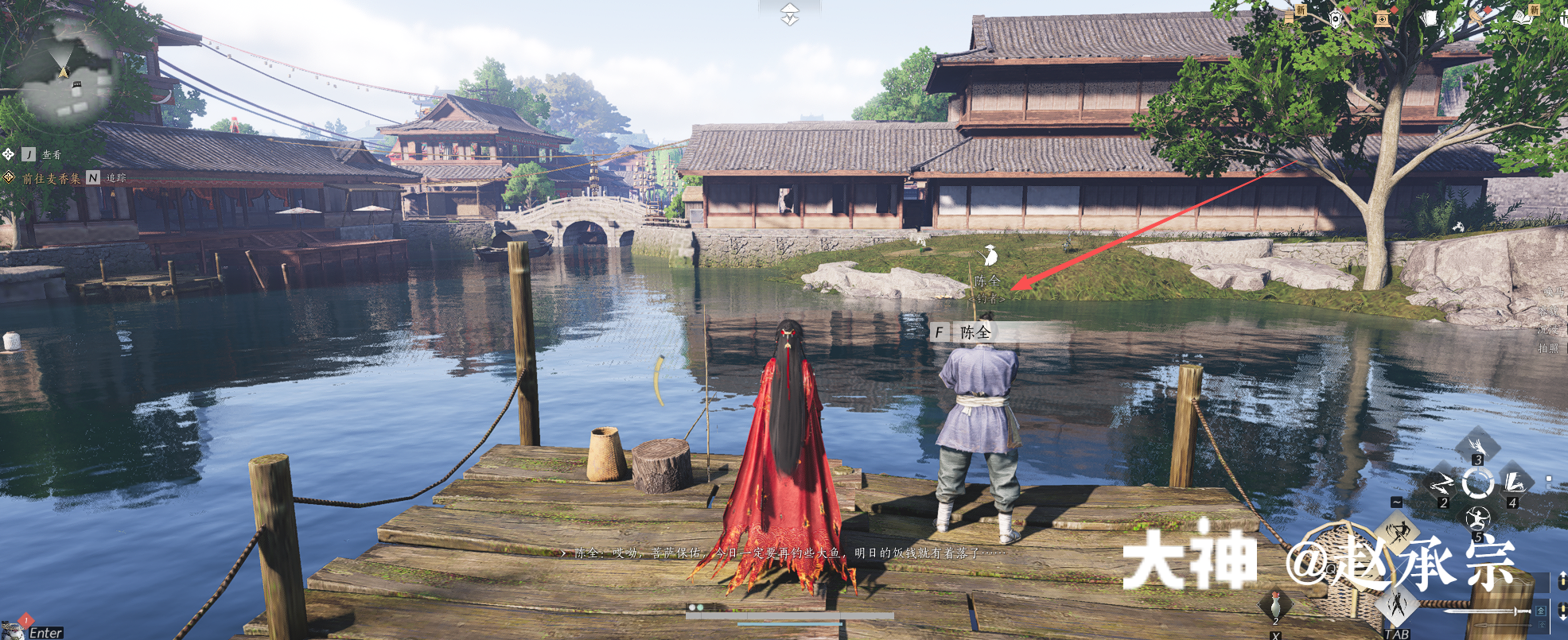
Task: Open the pavilion event icon with red notification
Action: pyautogui.click(x=1383, y=20)
